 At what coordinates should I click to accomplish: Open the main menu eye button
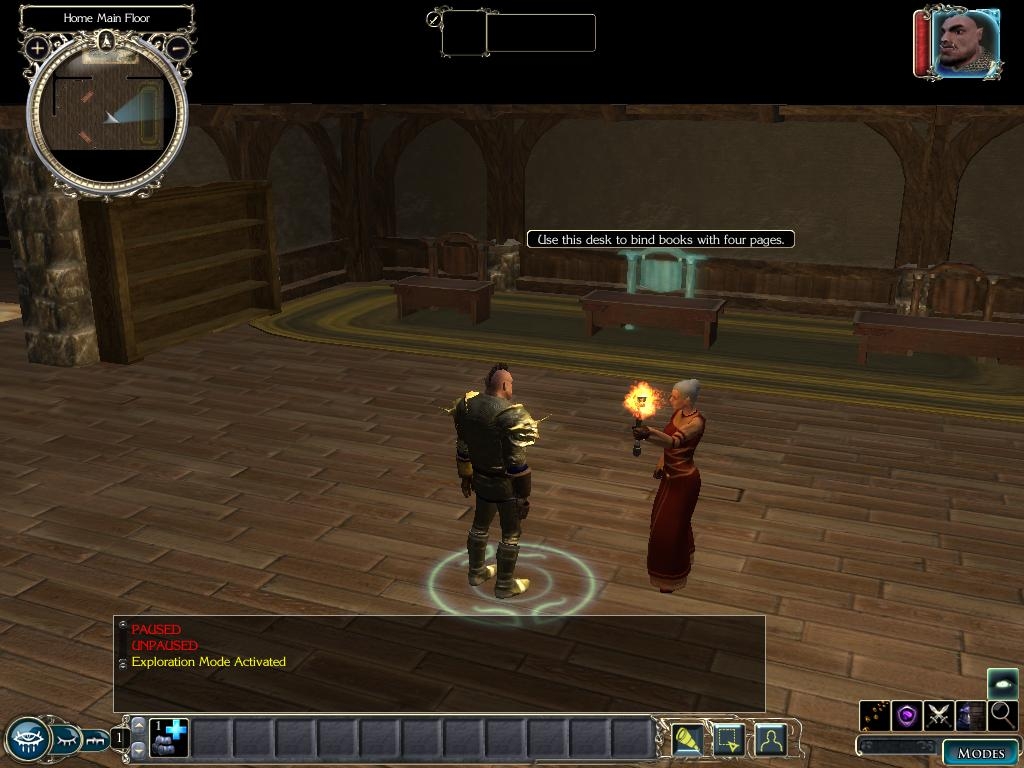click(27, 740)
